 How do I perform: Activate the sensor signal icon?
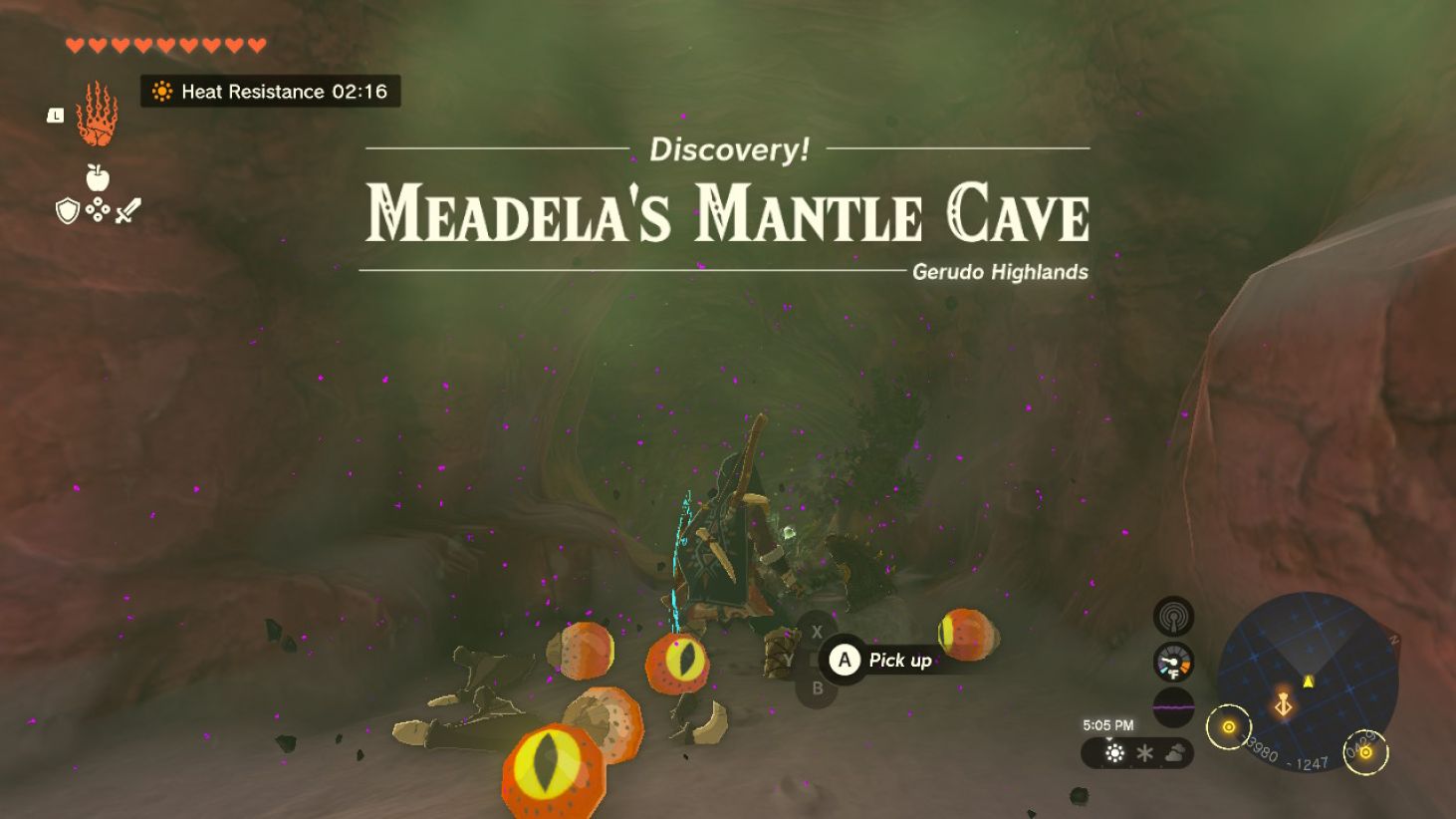[x=1173, y=617]
